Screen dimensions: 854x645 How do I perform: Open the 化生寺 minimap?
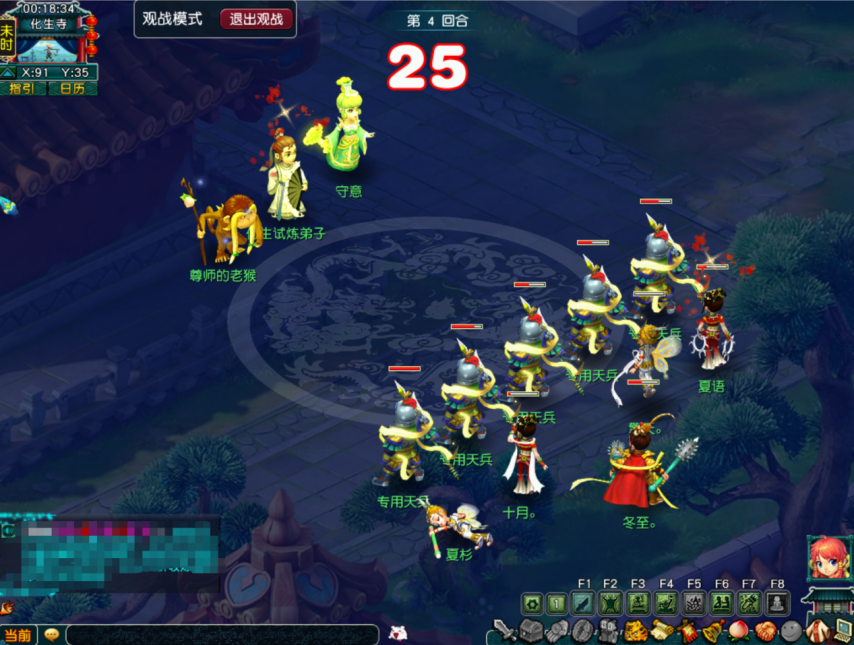click(x=48, y=45)
